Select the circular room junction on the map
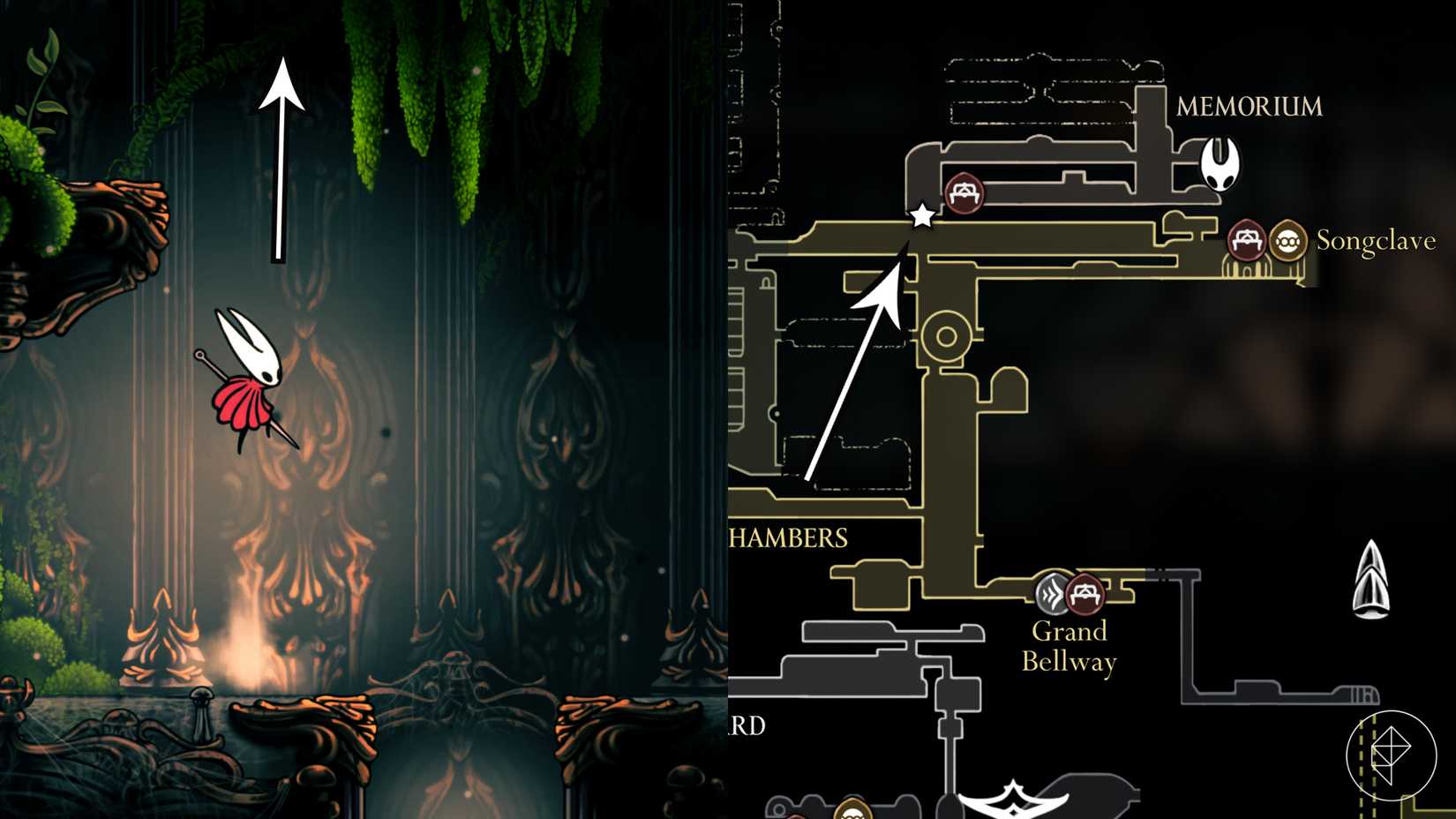This screenshot has width=1456, height=819. coord(948,334)
